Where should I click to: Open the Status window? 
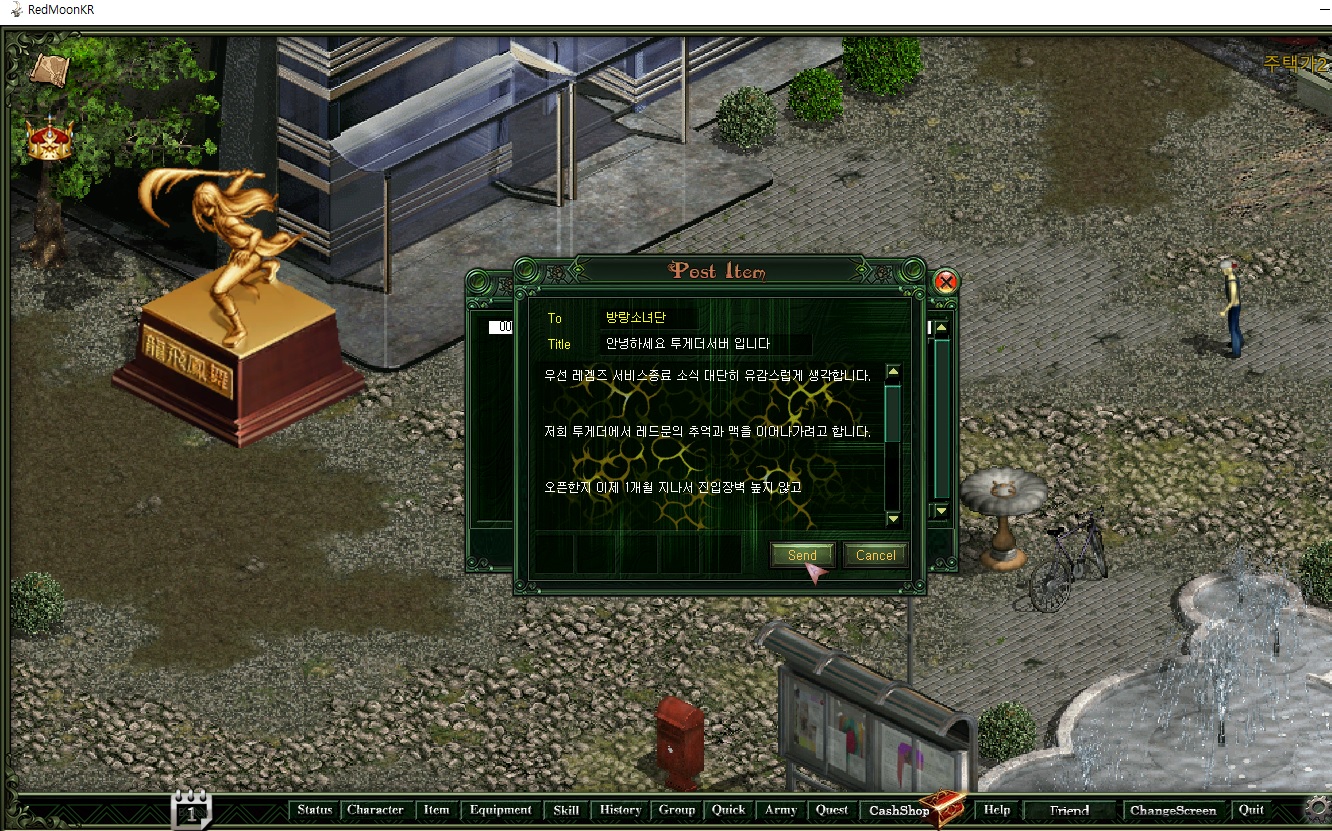tap(314, 810)
